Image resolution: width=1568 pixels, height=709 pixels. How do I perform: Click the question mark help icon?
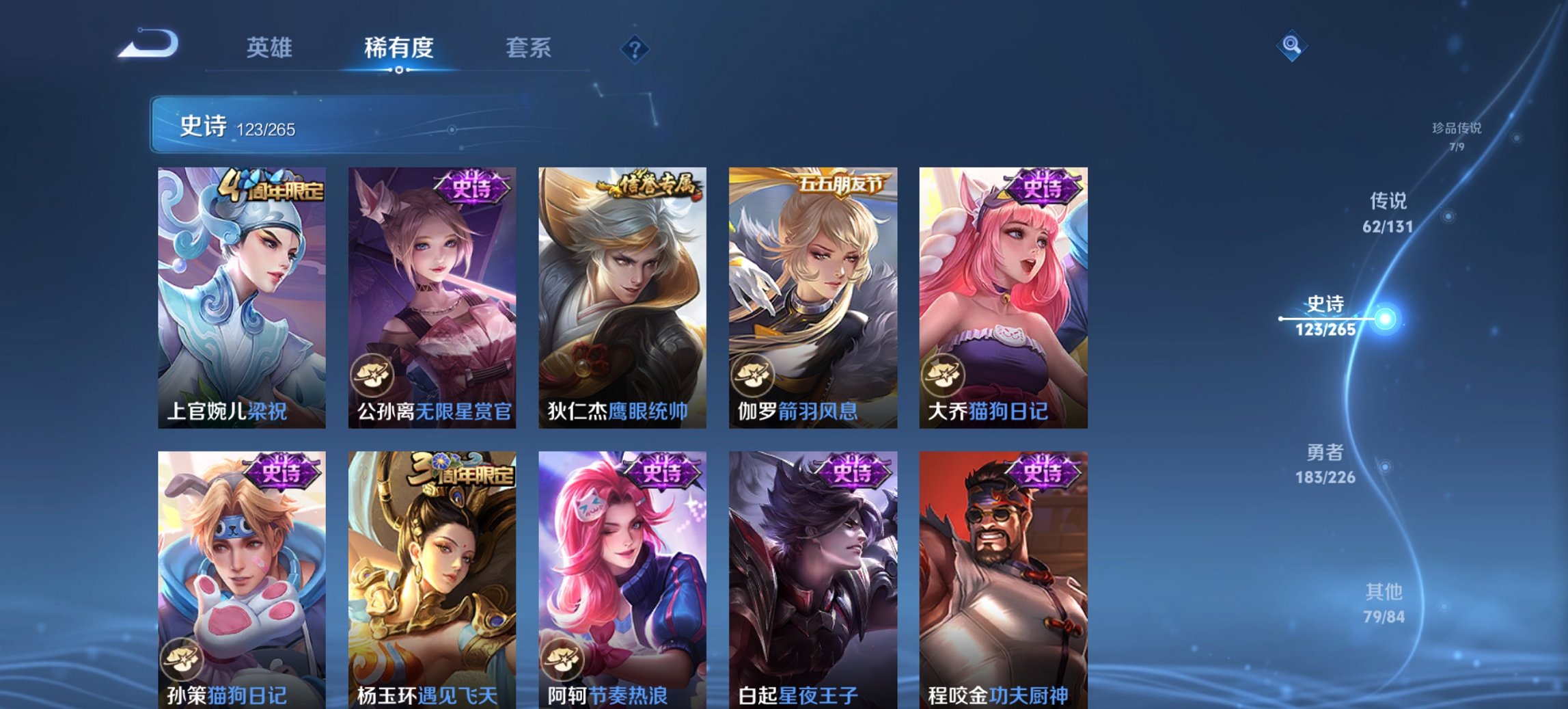[x=635, y=49]
